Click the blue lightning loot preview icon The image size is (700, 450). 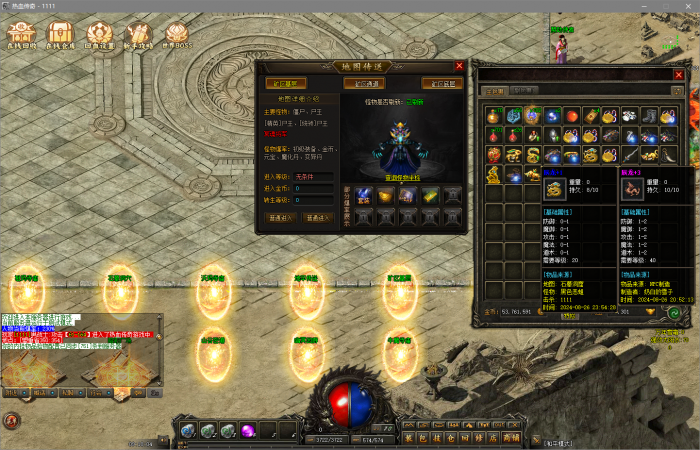coord(364,195)
